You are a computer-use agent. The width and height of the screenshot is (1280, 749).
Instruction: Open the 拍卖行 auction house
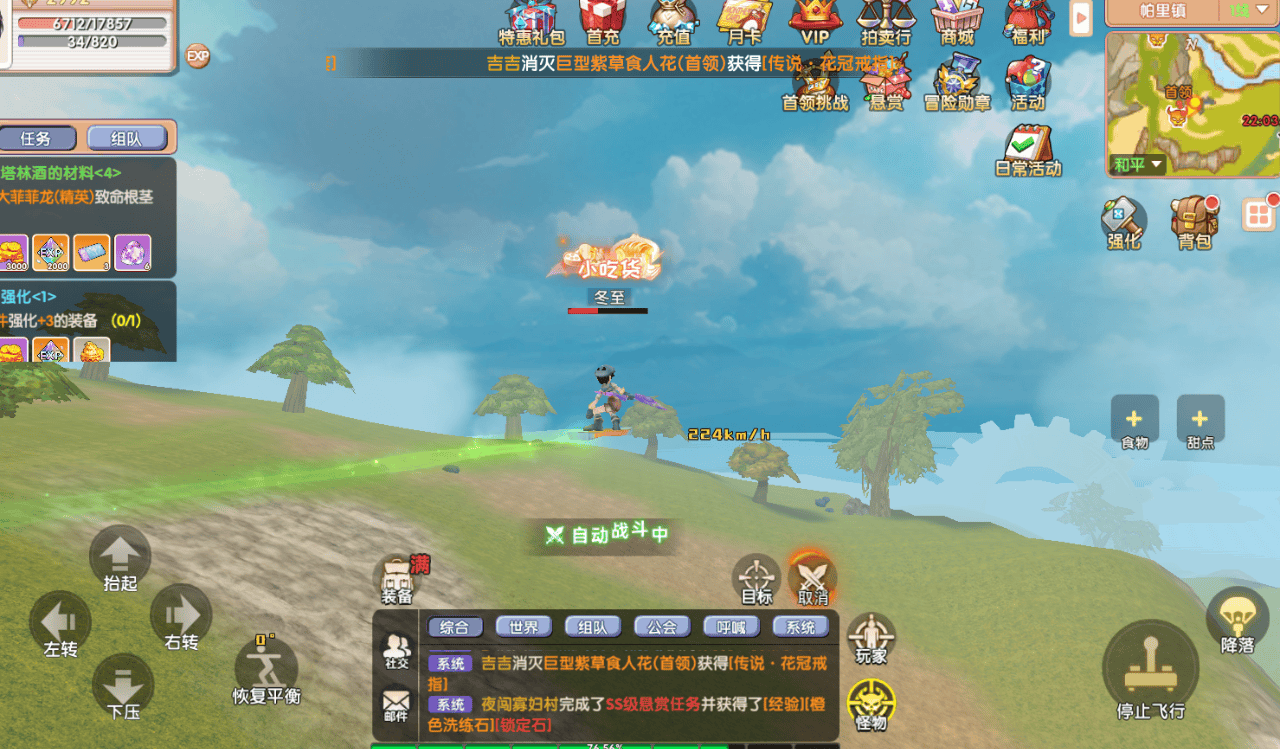(x=886, y=20)
